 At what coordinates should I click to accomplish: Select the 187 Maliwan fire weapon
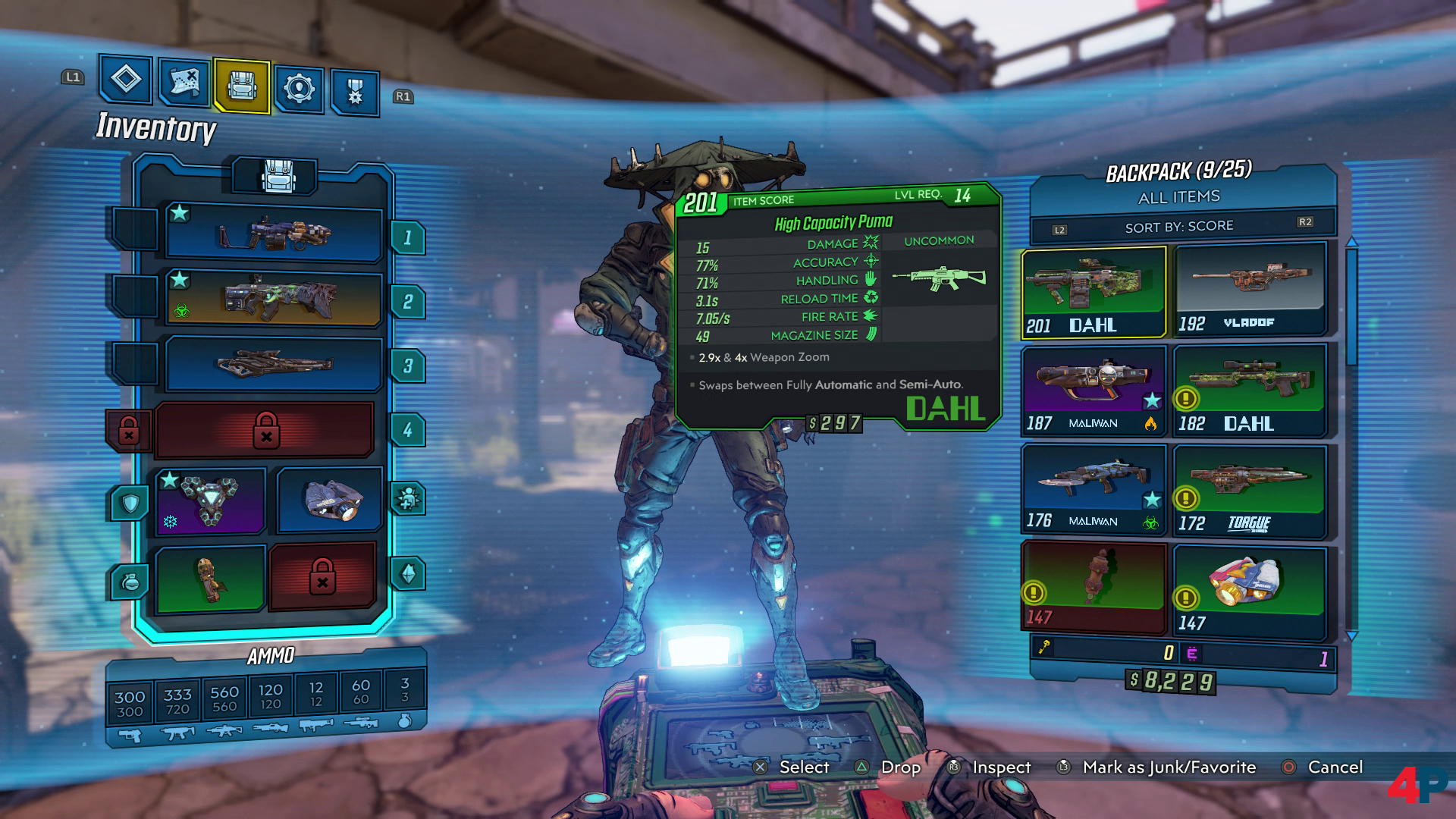(x=1093, y=391)
